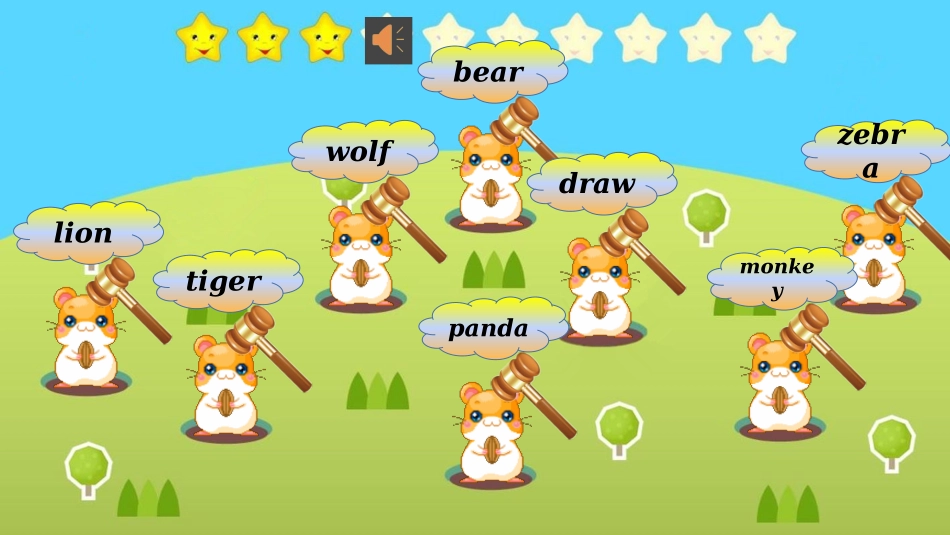Pick the hamster labeled draw
The height and width of the screenshot is (535, 950).
600,290
